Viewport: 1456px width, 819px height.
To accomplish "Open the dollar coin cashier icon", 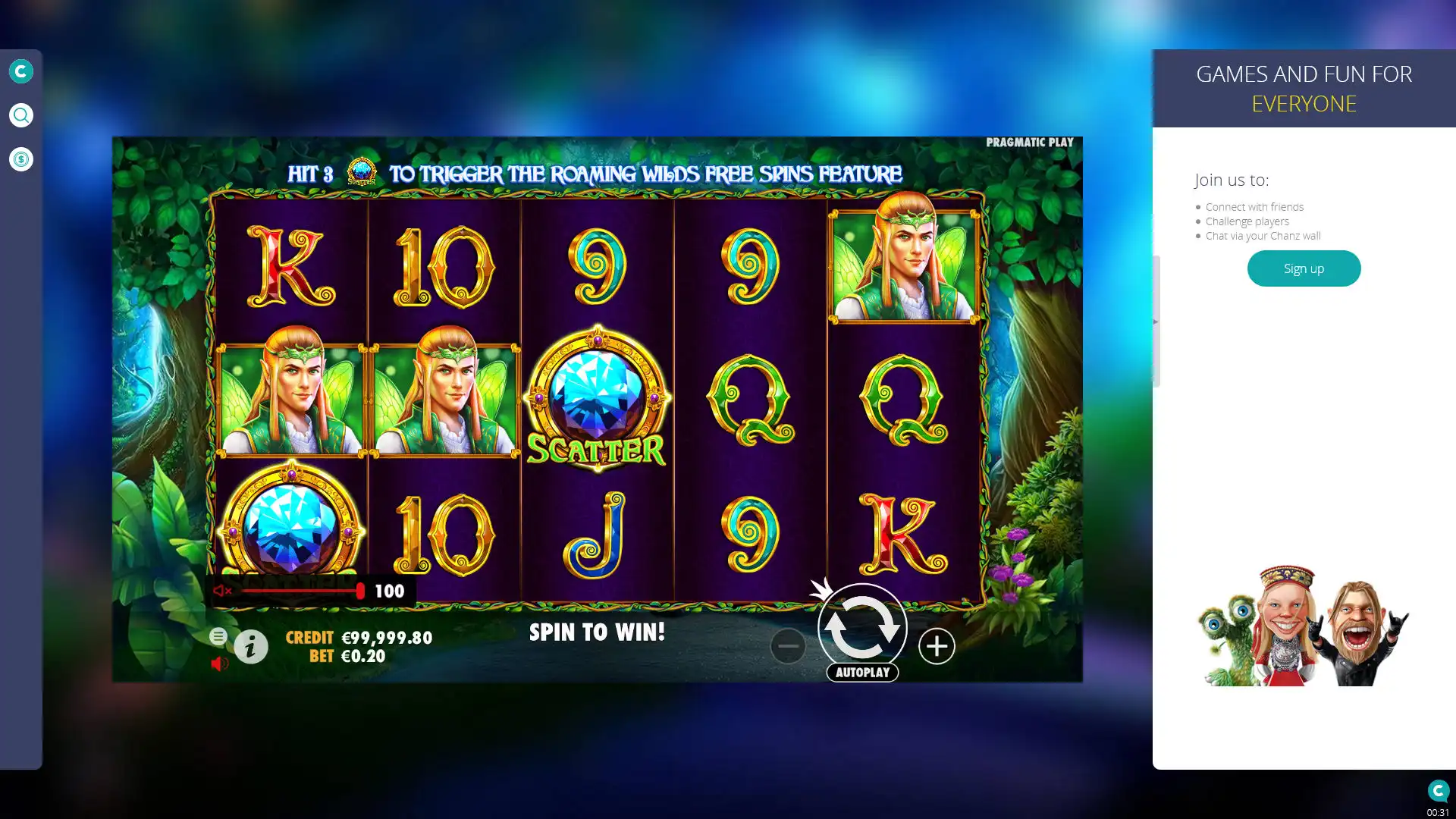I will (x=21, y=159).
